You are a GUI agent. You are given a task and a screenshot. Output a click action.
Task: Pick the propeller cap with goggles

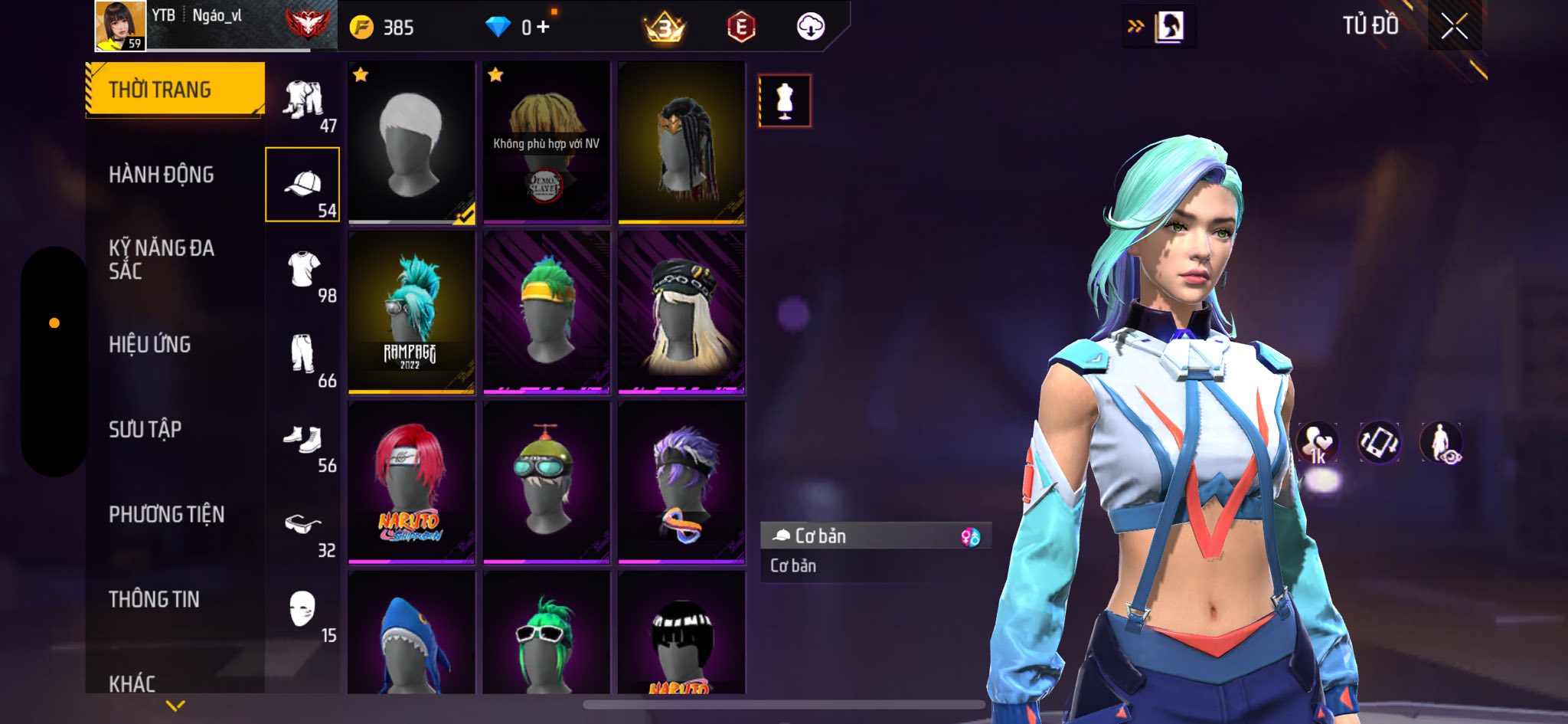pyautogui.click(x=547, y=482)
